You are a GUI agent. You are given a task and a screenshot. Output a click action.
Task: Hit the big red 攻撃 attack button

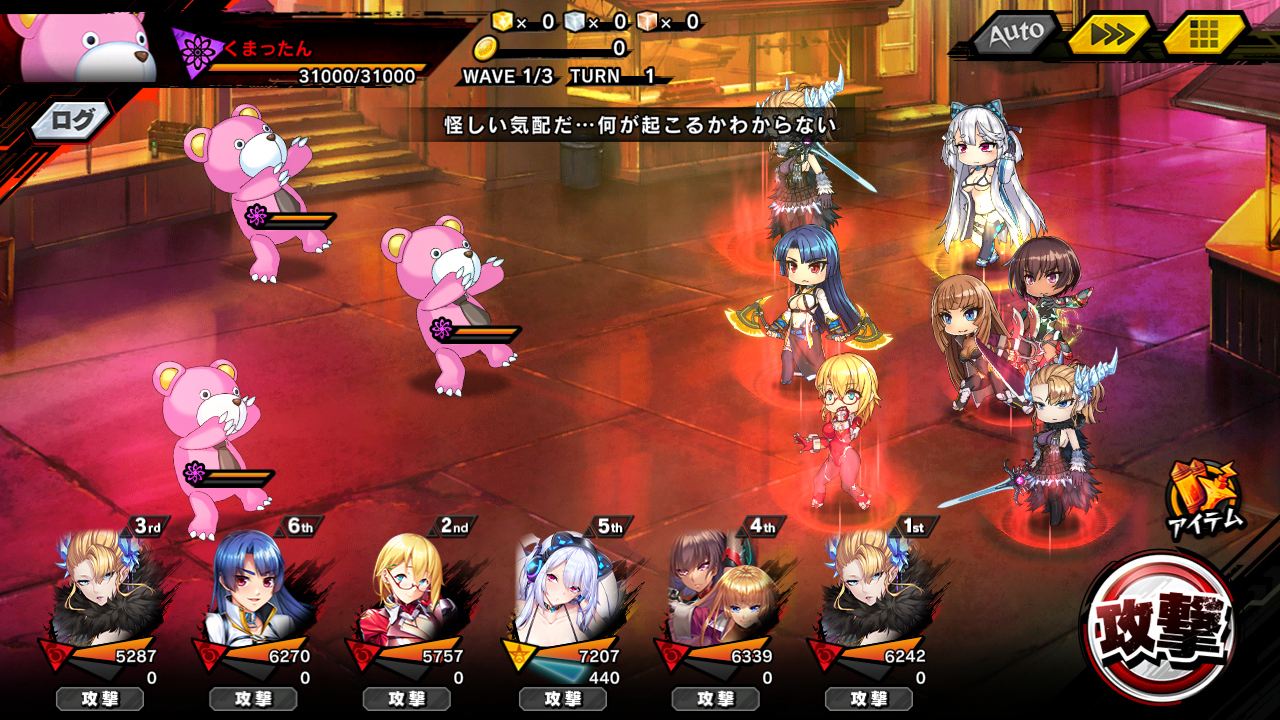(x=1160, y=627)
